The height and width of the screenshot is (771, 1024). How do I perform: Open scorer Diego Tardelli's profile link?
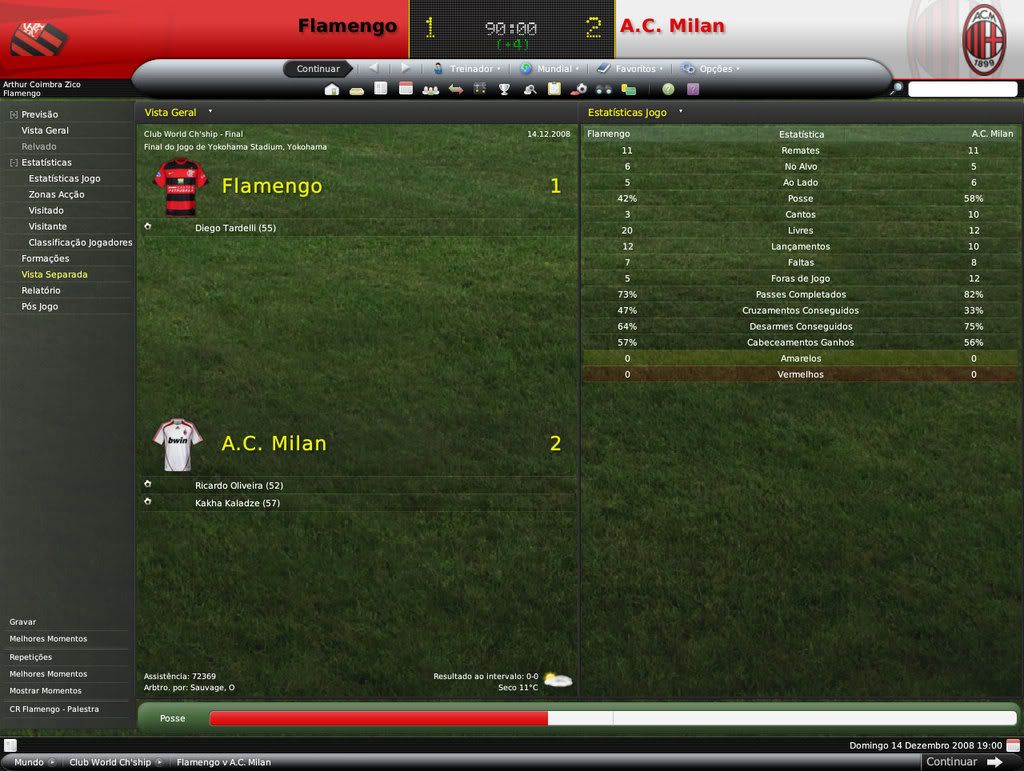(x=235, y=229)
